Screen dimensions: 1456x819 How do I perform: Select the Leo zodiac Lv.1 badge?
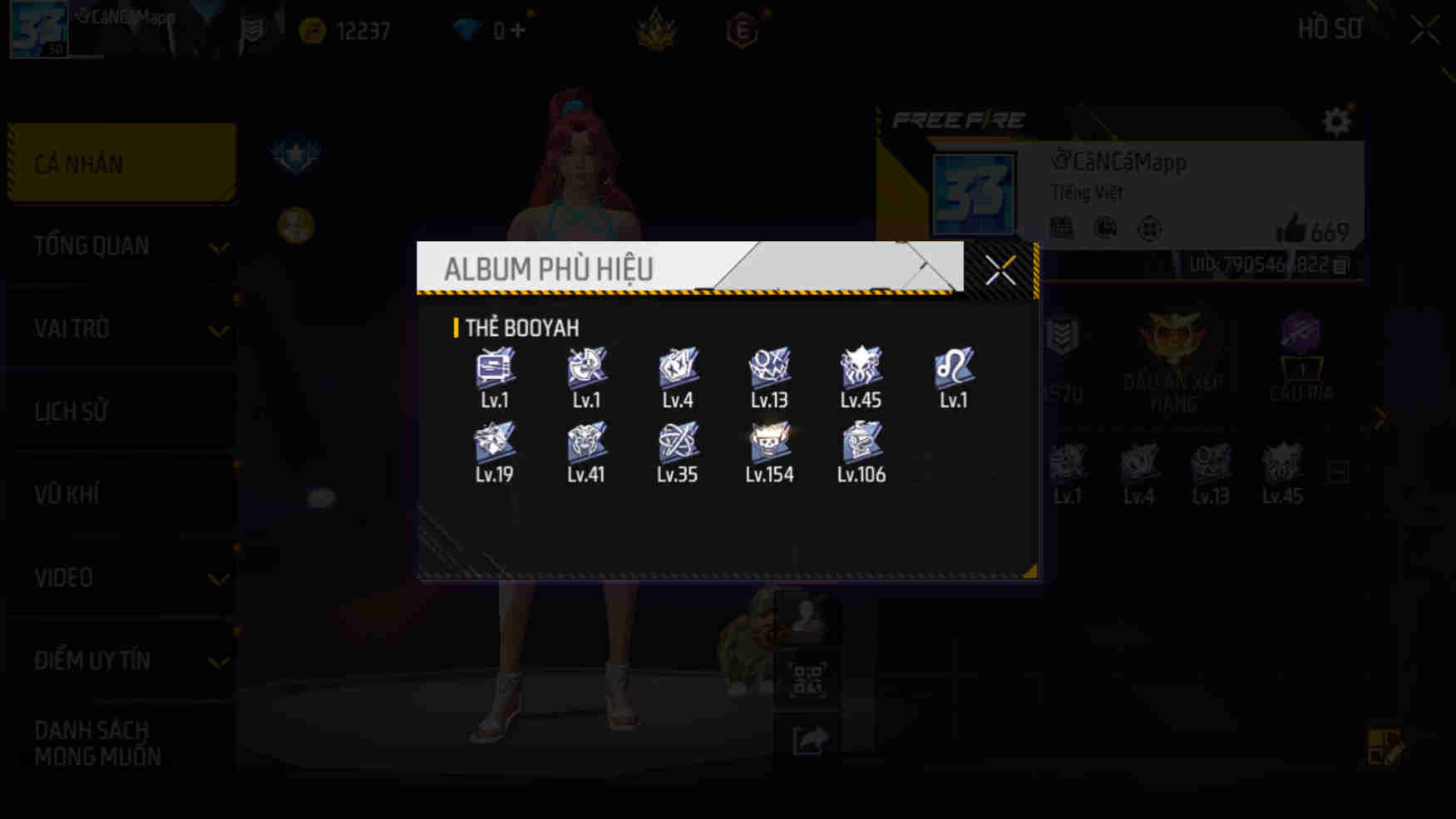953,370
